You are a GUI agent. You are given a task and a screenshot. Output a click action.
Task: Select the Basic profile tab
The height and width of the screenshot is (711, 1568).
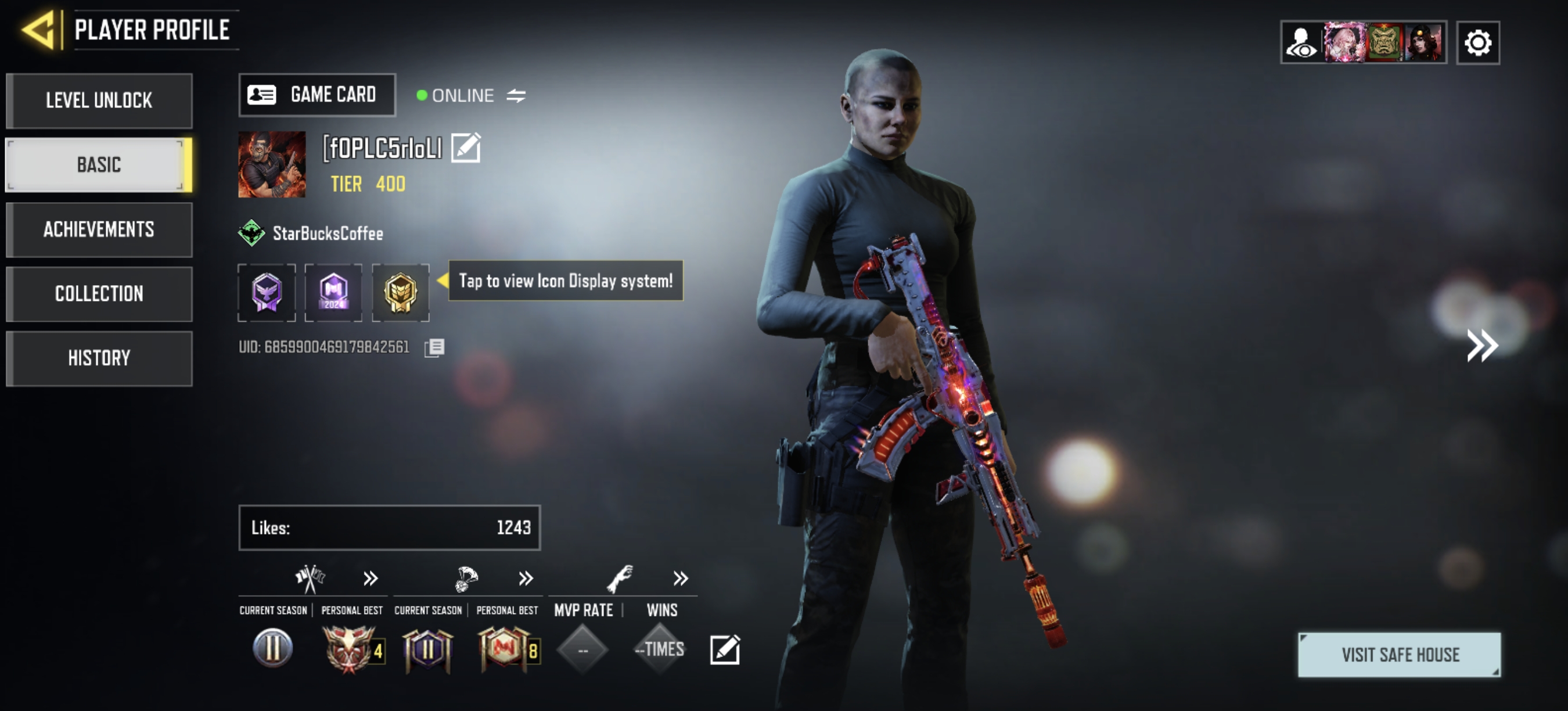pos(99,164)
